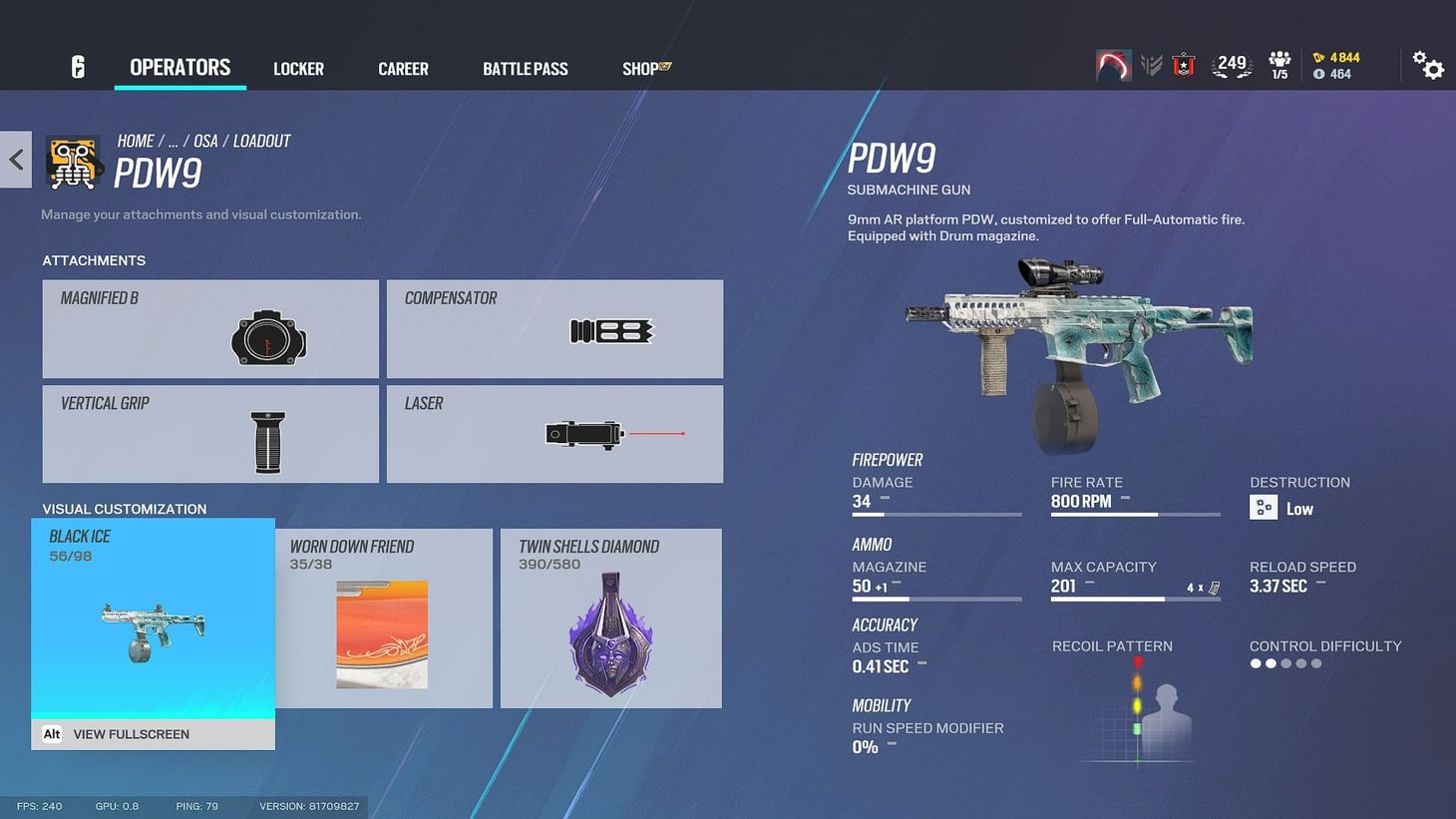Open the BATTLE PASS tab
Screen dimensions: 1456x819
(x=526, y=69)
